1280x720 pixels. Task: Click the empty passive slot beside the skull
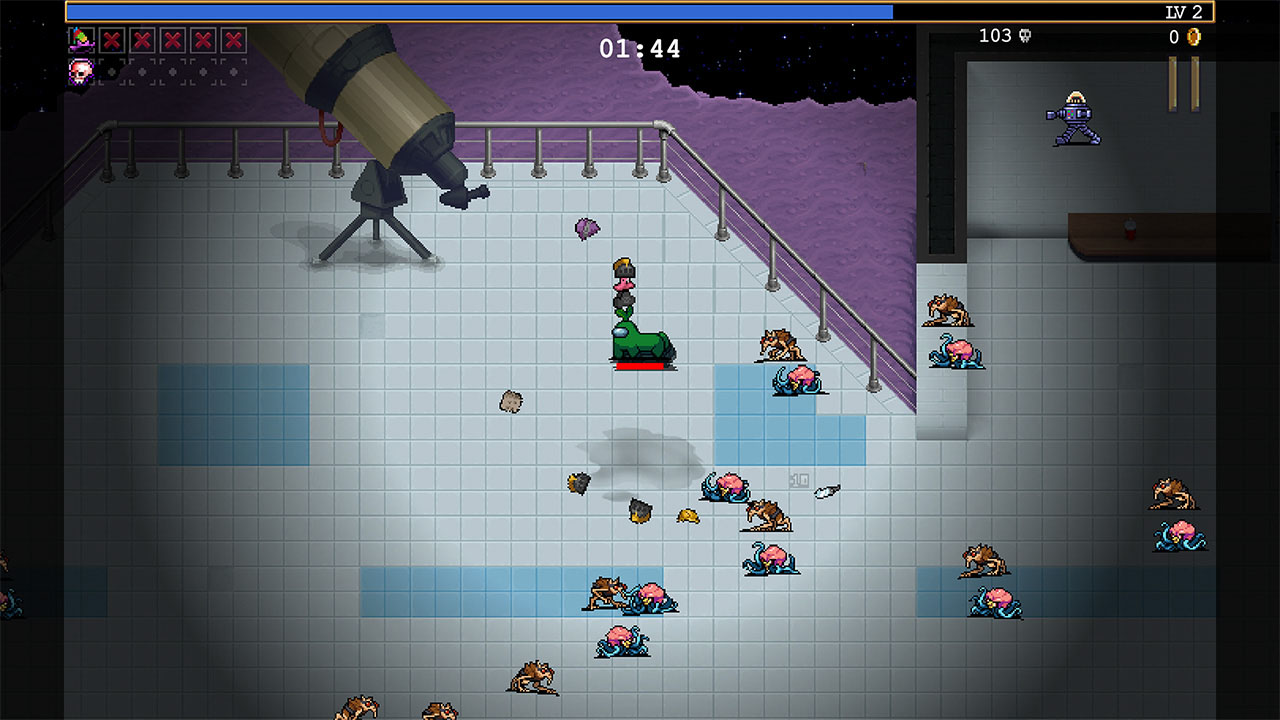pos(112,72)
